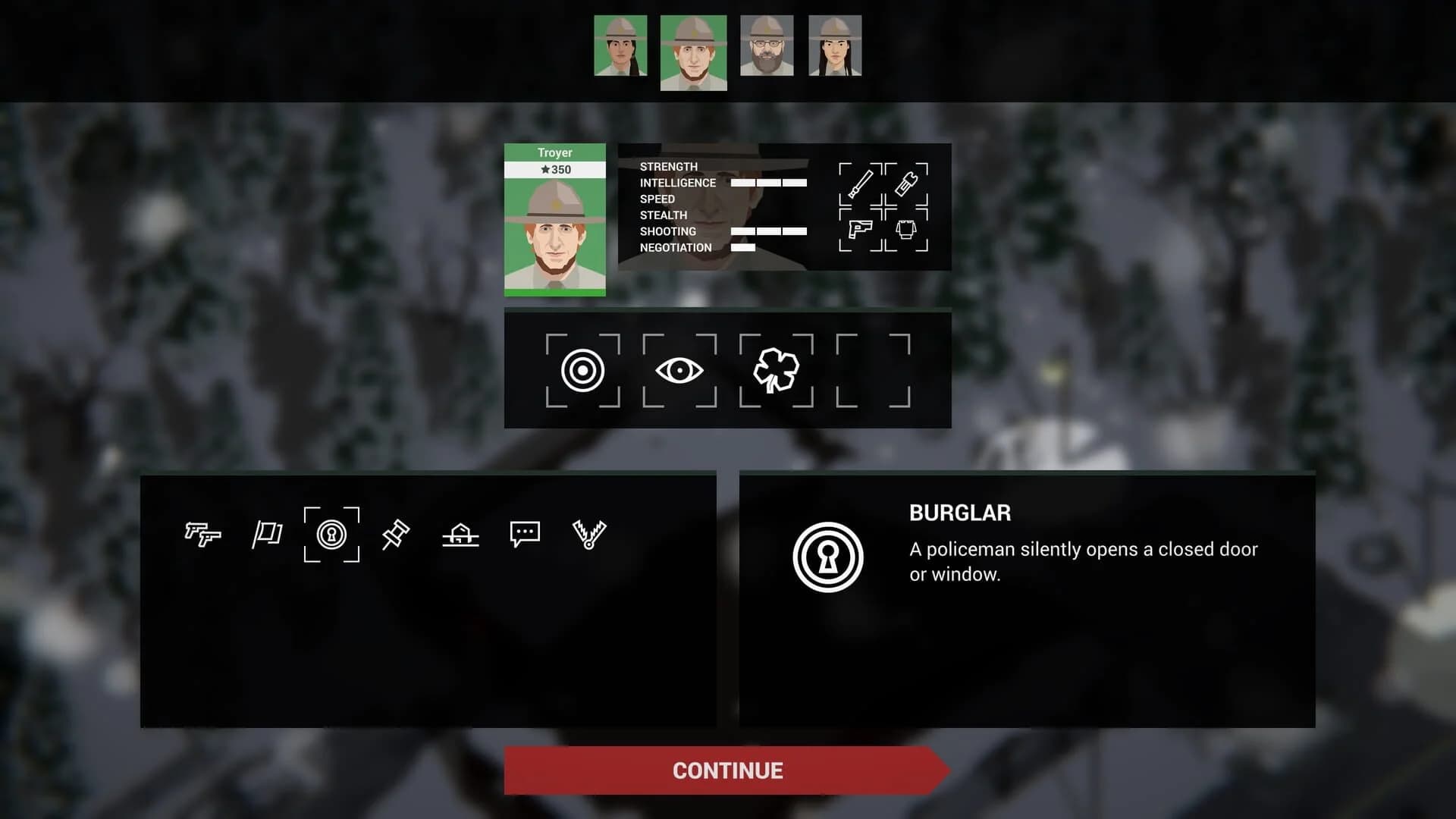Click the Intelligence stat bar

point(767,182)
